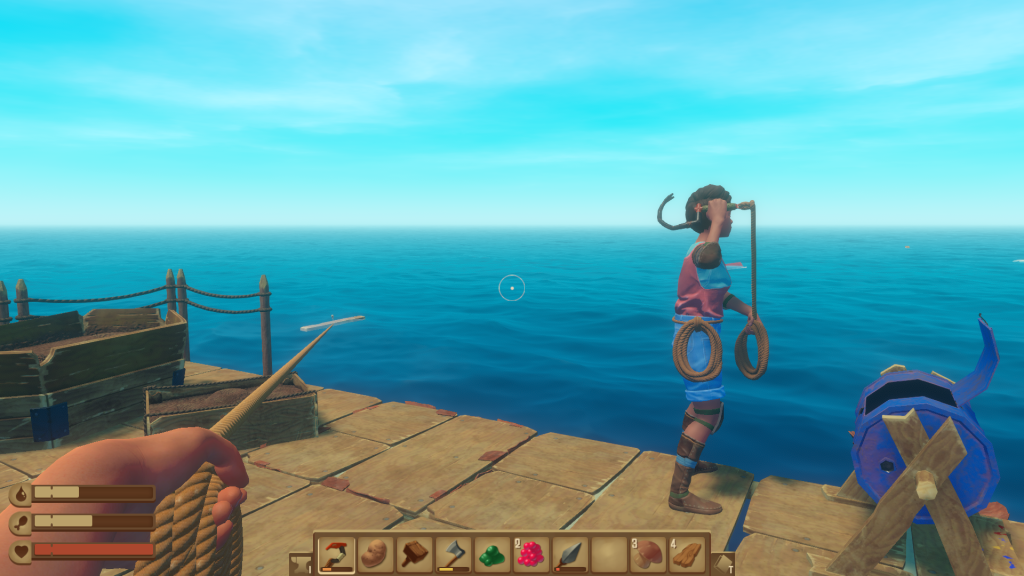Equip the spear from the hotbar
Screen dimensions: 1024x576
click(570, 554)
